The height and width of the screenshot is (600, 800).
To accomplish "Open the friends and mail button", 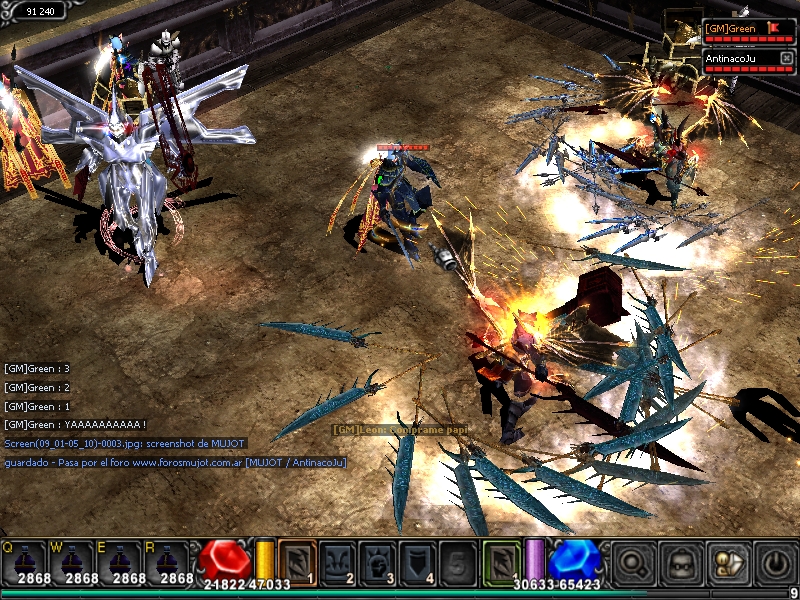I will 728,562.
